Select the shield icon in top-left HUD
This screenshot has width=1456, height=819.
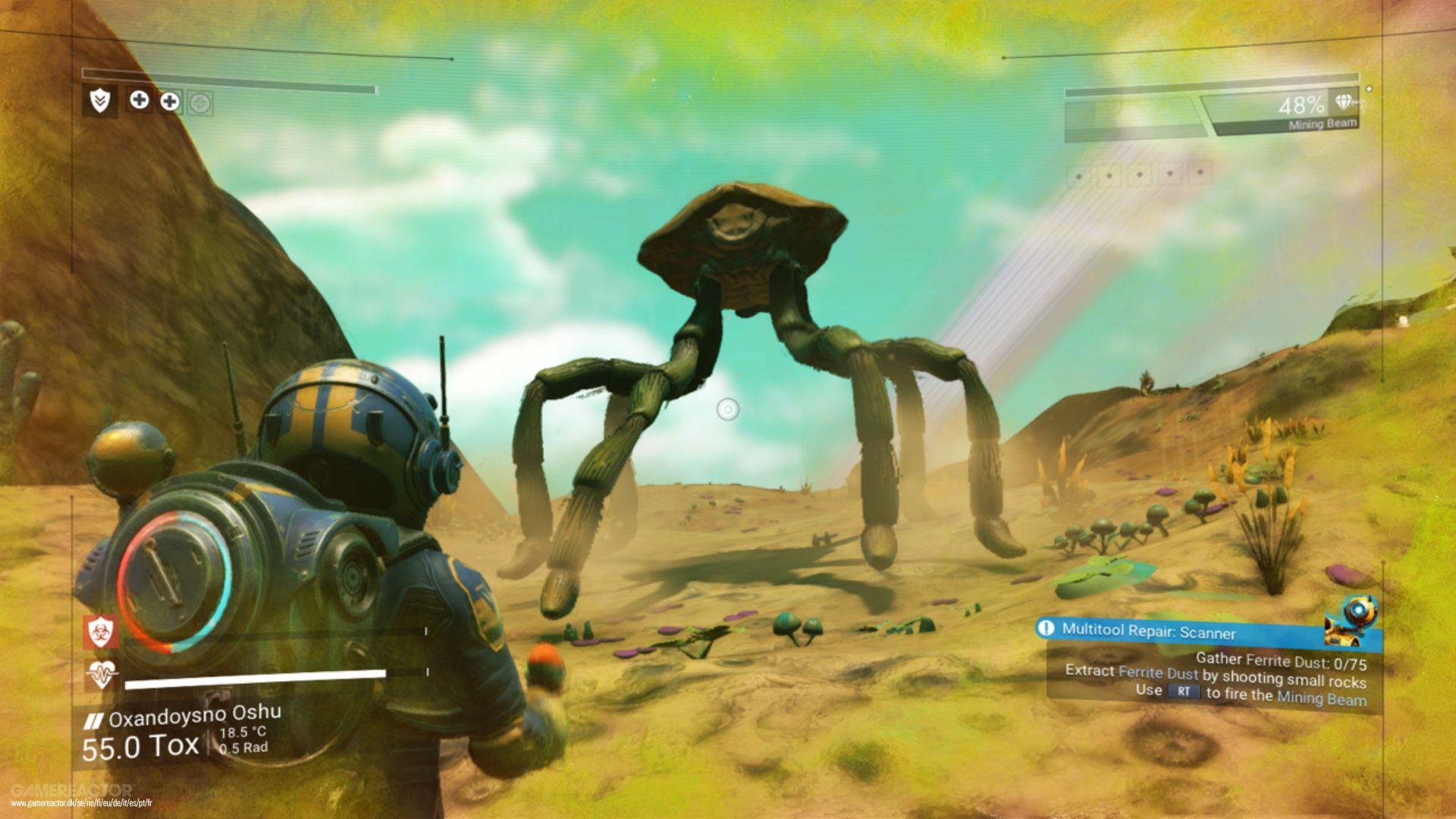click(99, 101)
